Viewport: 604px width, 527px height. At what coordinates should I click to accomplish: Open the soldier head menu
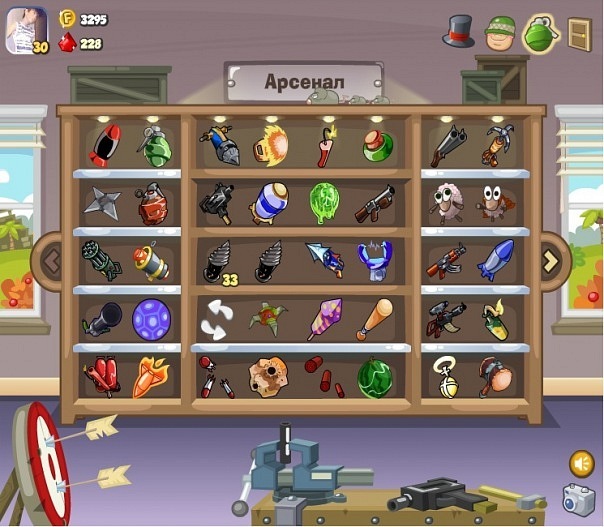[499, 31]
